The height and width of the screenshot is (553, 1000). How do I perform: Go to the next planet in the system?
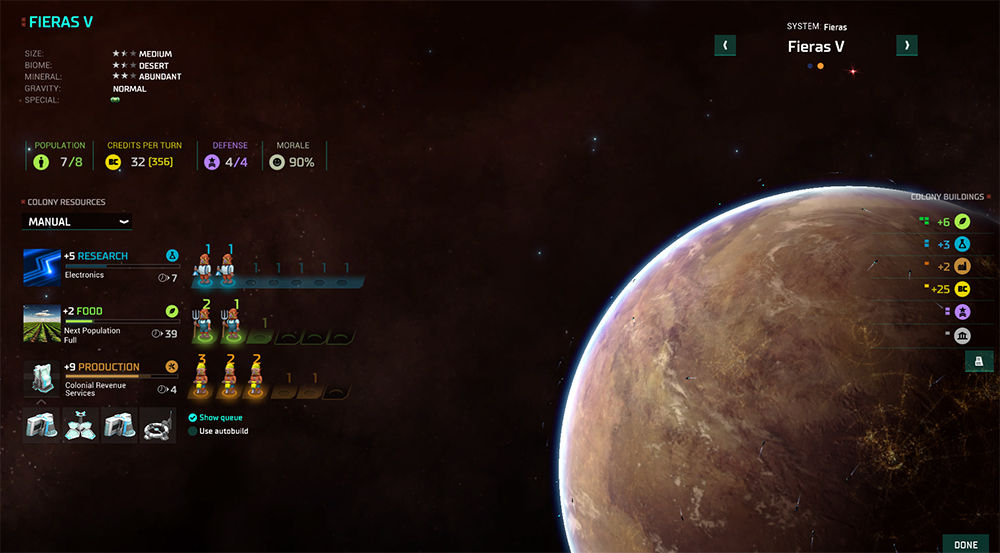pos(906,45)
